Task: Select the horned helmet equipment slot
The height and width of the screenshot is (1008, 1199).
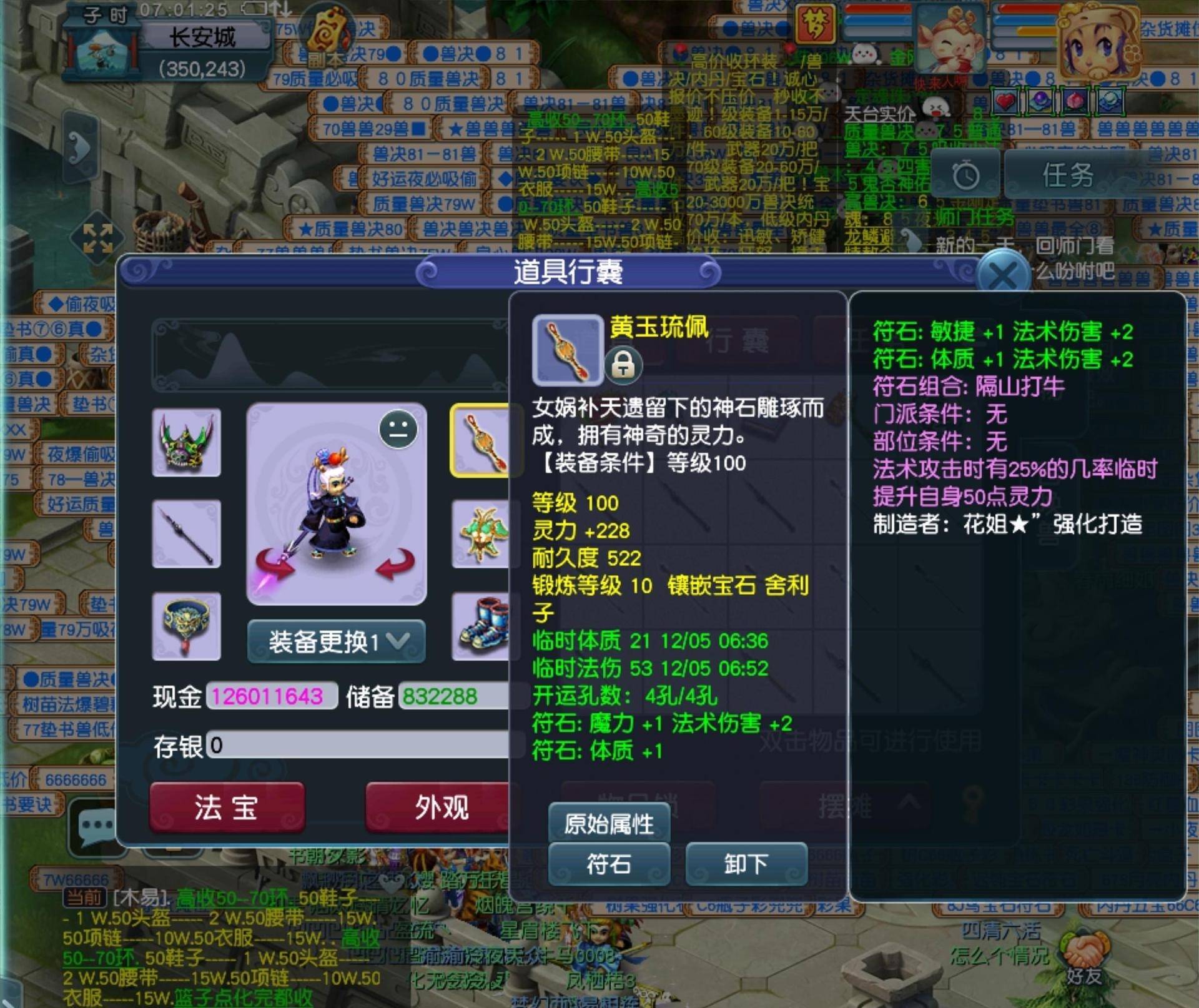Action: 186,442
